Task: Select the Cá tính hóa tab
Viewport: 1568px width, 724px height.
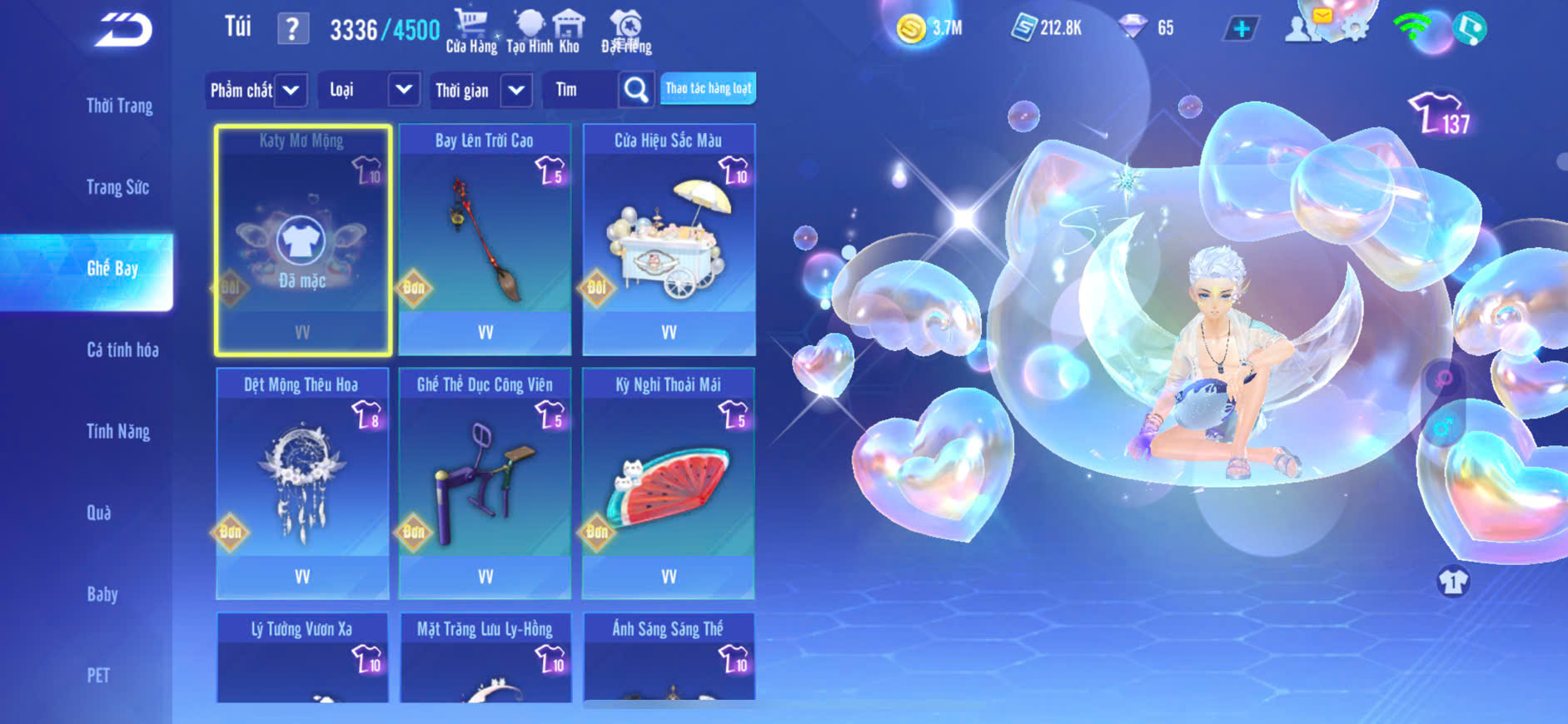Action: (122, 350)
